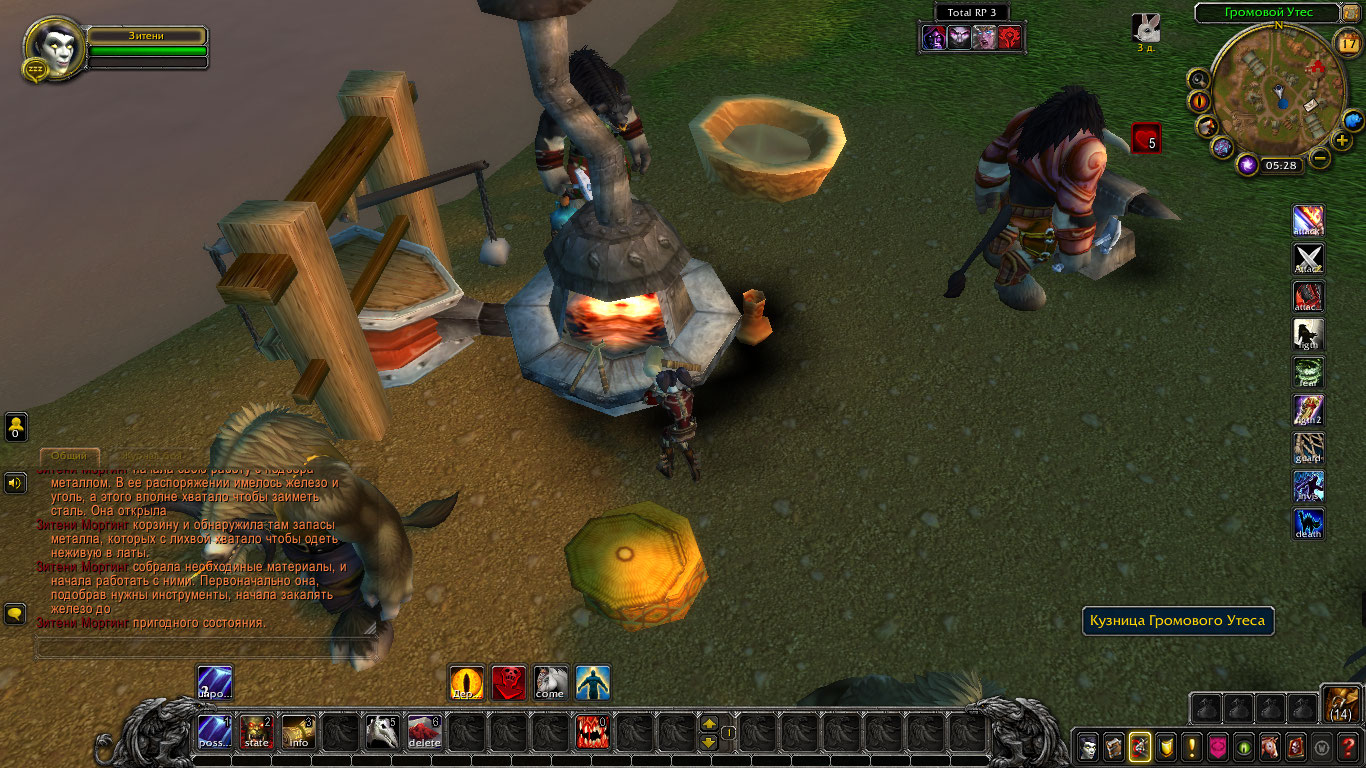Screen dimensions: 1366x768
Task: Zoom in the minimap with the plus button
Action: pyautogui.click(x=1342, y=140)
